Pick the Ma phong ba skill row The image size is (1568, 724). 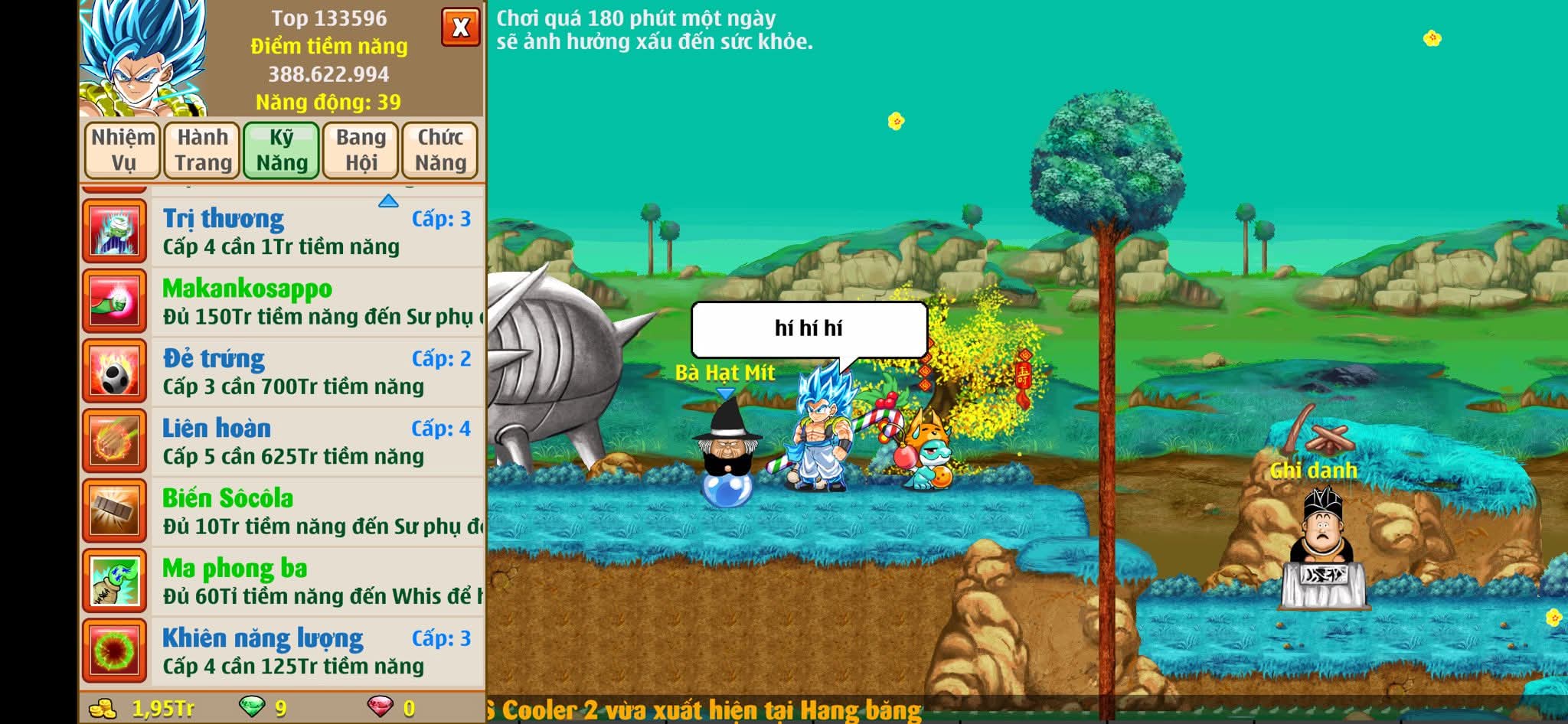coord(318,582)
